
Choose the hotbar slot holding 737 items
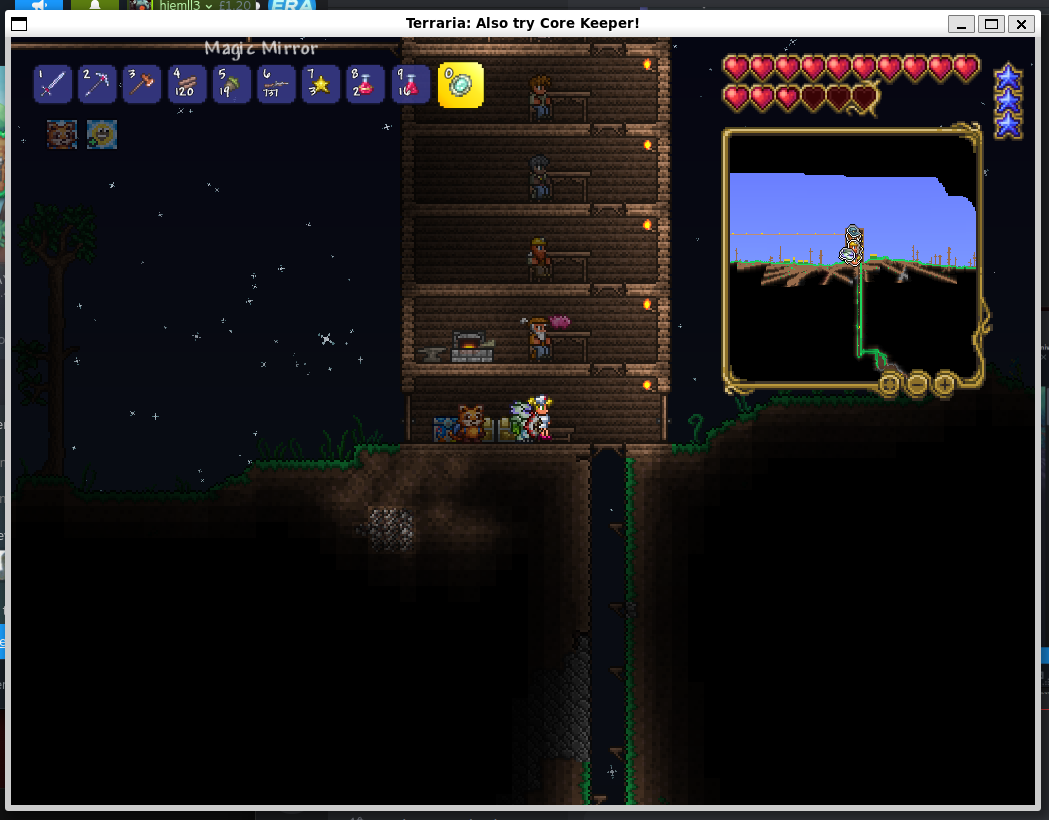tap(276, 85)
